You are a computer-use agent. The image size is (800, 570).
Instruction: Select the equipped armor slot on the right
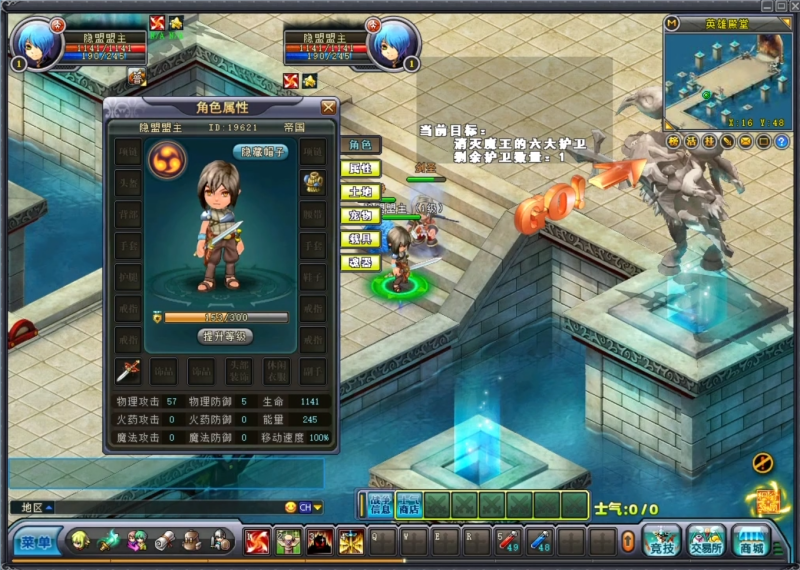[x=313, y=182]
